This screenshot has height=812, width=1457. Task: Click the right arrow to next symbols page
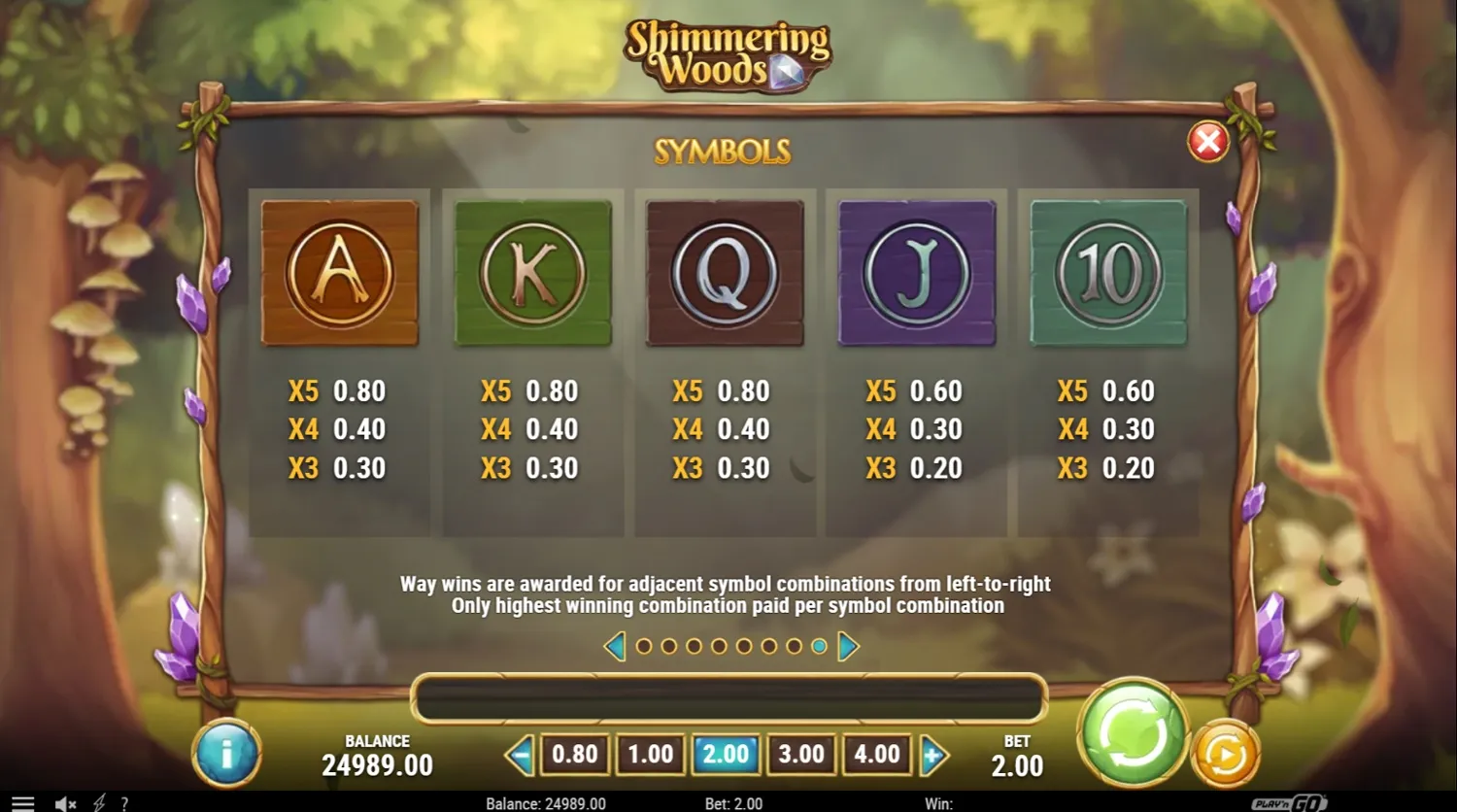coord(846,646)
